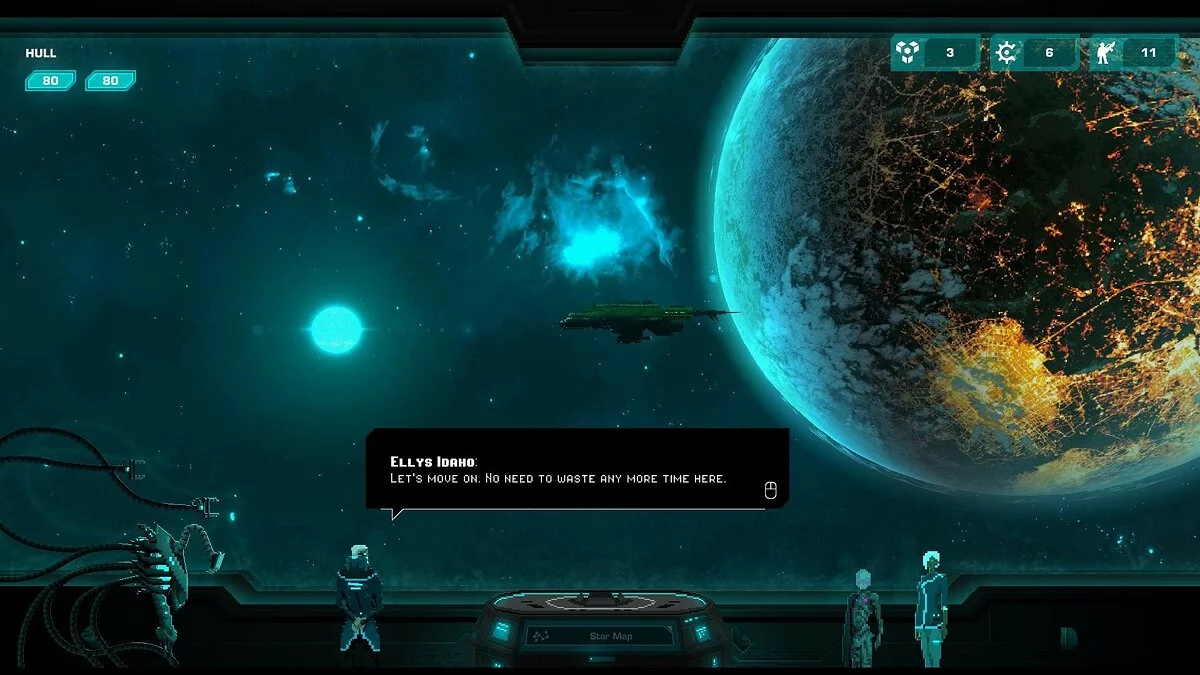Continue Ellys Idaho's dialogue box
This screenshot has height=675, width=1200.
click(x=769, y=490)
